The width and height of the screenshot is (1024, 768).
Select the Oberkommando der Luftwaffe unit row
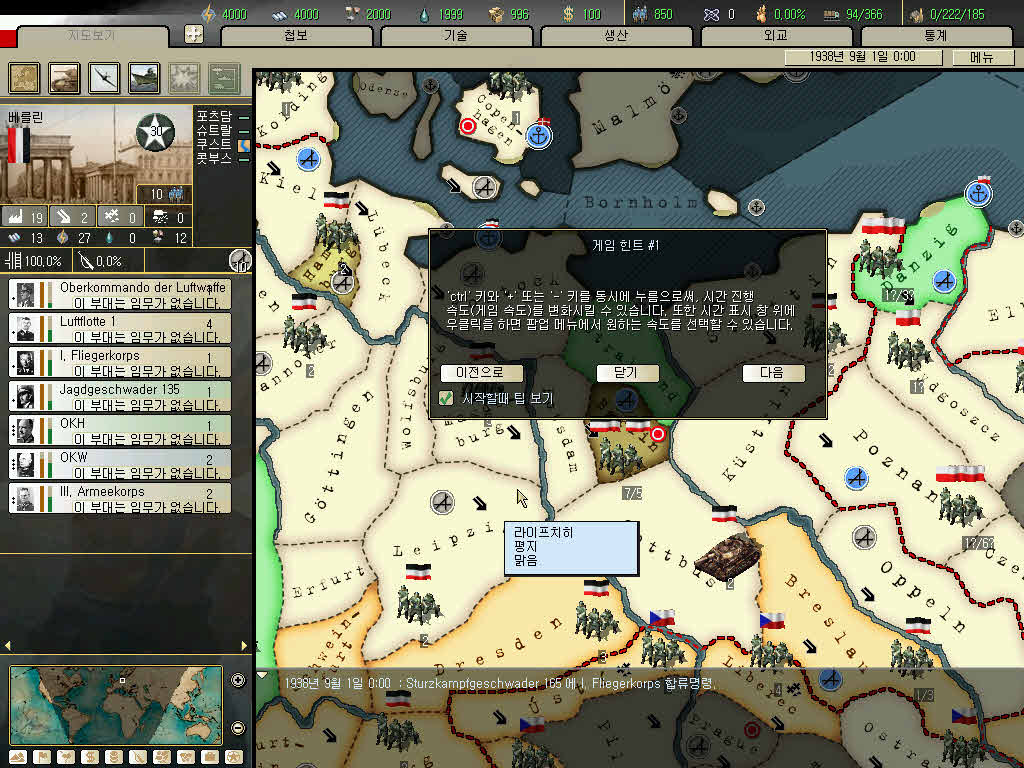(x=121, y=294)
